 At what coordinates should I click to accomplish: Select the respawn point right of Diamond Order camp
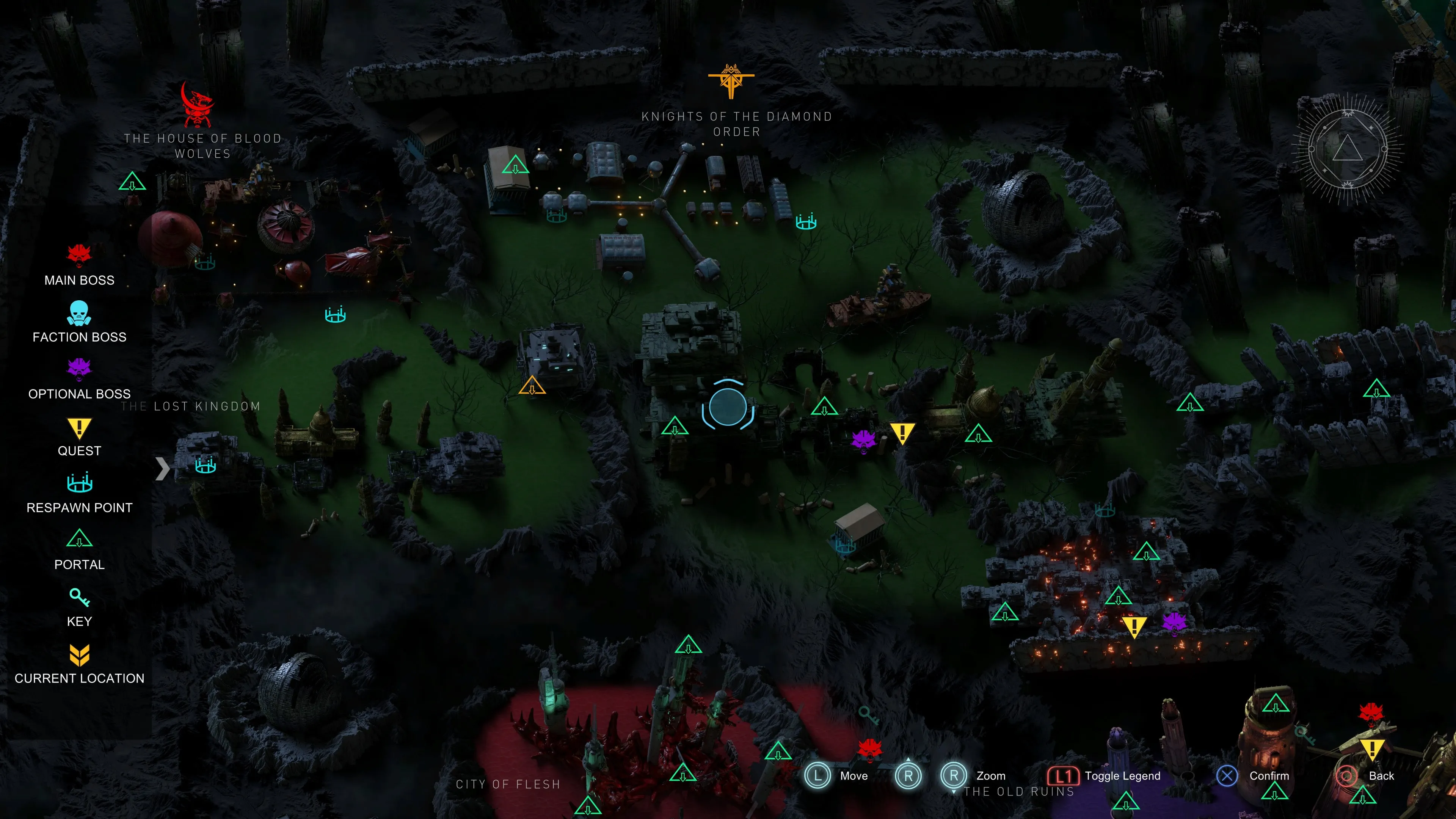[x=805, y=221]
